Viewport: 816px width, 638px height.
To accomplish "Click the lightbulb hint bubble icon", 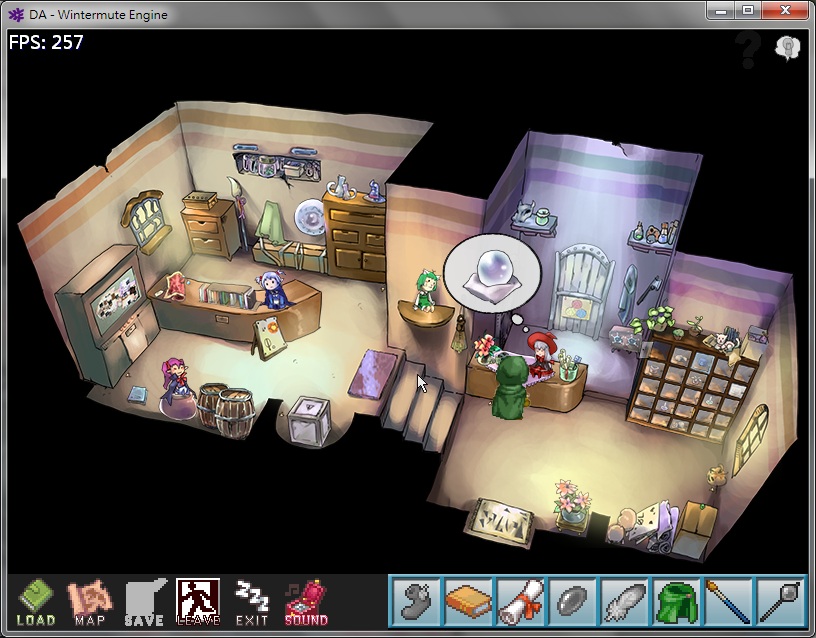I will [787, 48].
